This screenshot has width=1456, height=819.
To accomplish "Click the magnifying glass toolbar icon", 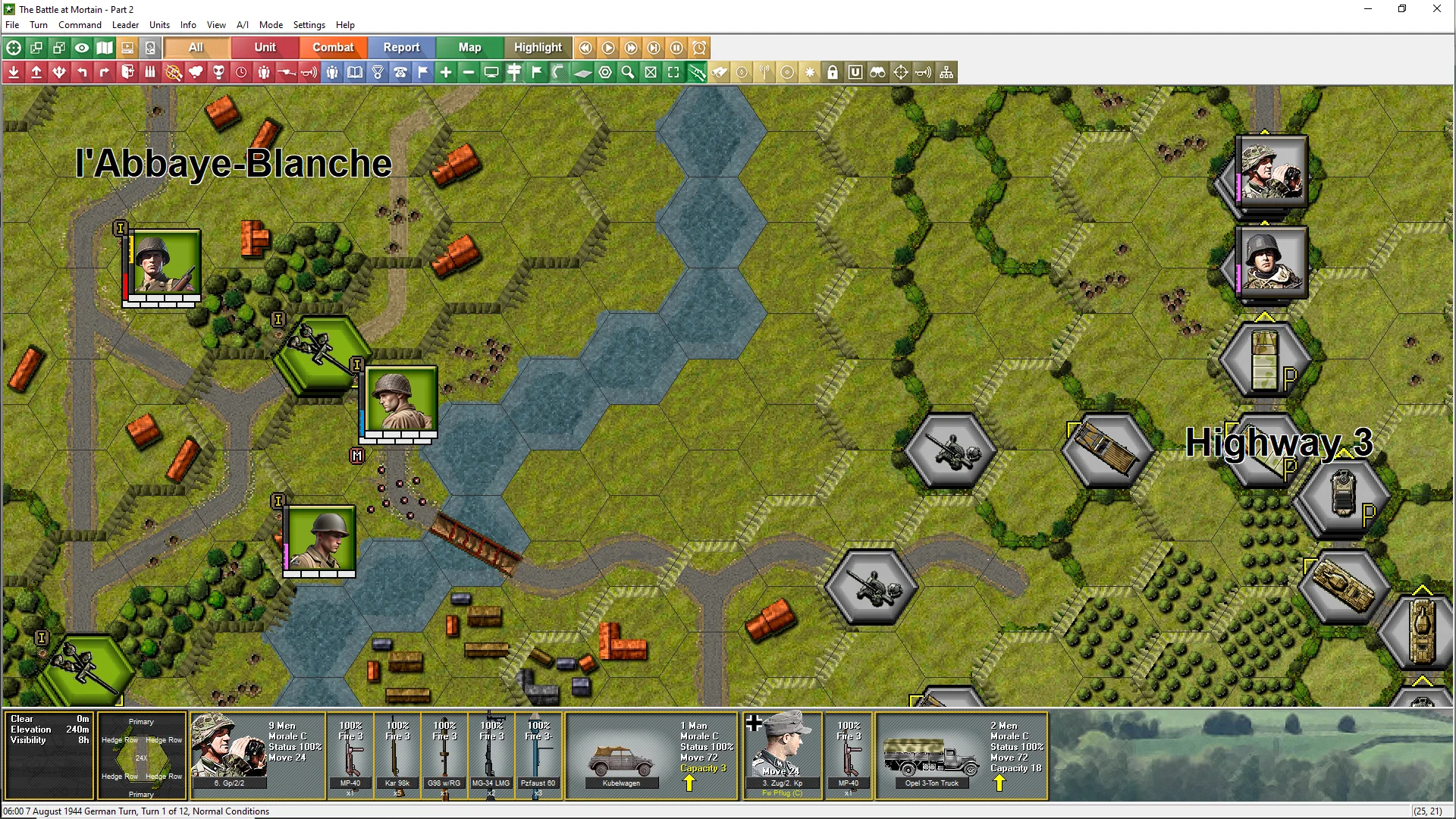I will click(x=628, y=72).
